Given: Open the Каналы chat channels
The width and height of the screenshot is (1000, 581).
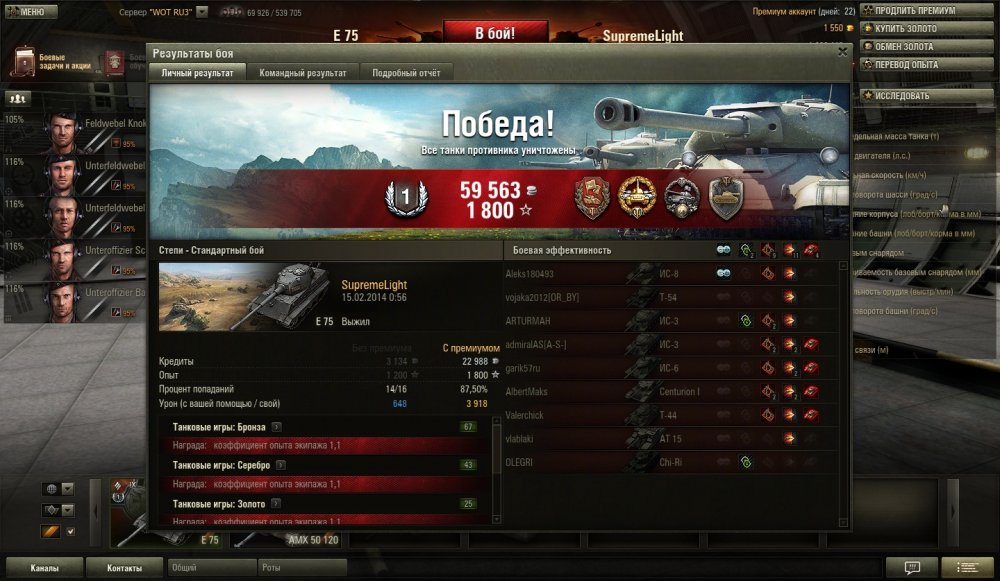Looking at the screenshot, I should pyautogui.click(x=43, y=568).
